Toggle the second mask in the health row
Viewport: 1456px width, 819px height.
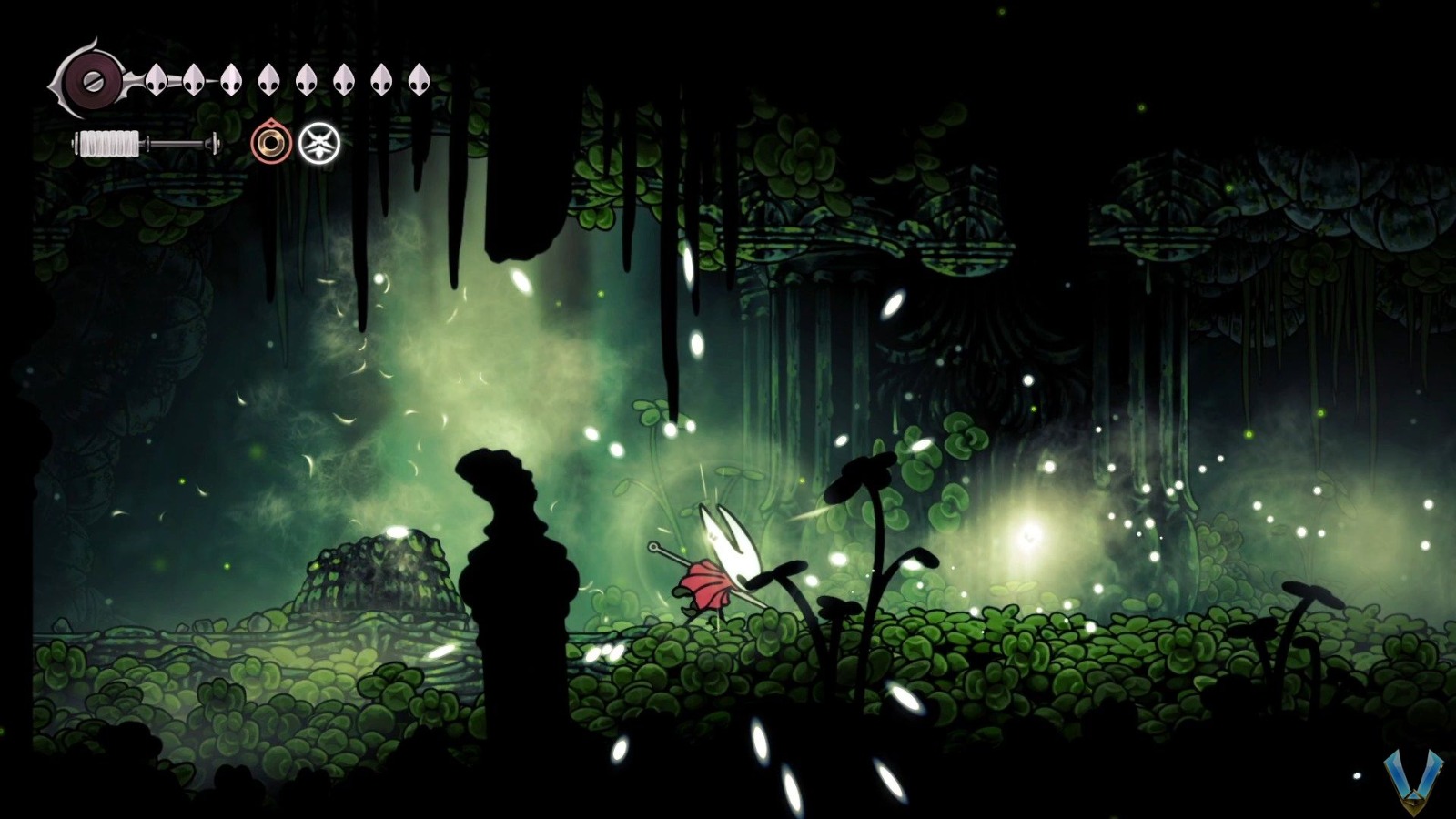click(194, 78)
